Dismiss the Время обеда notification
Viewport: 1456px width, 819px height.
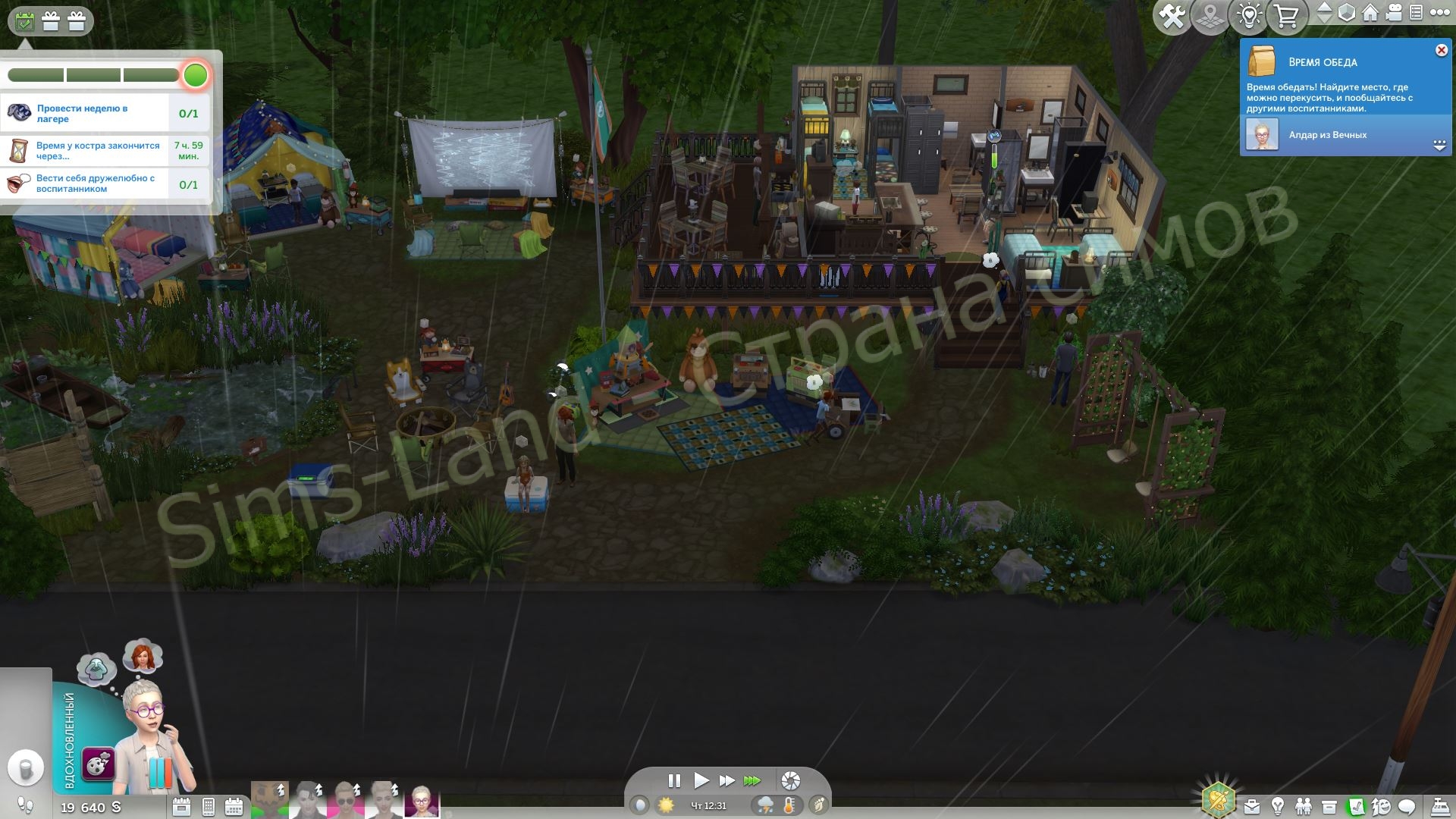coord(1439,50)
